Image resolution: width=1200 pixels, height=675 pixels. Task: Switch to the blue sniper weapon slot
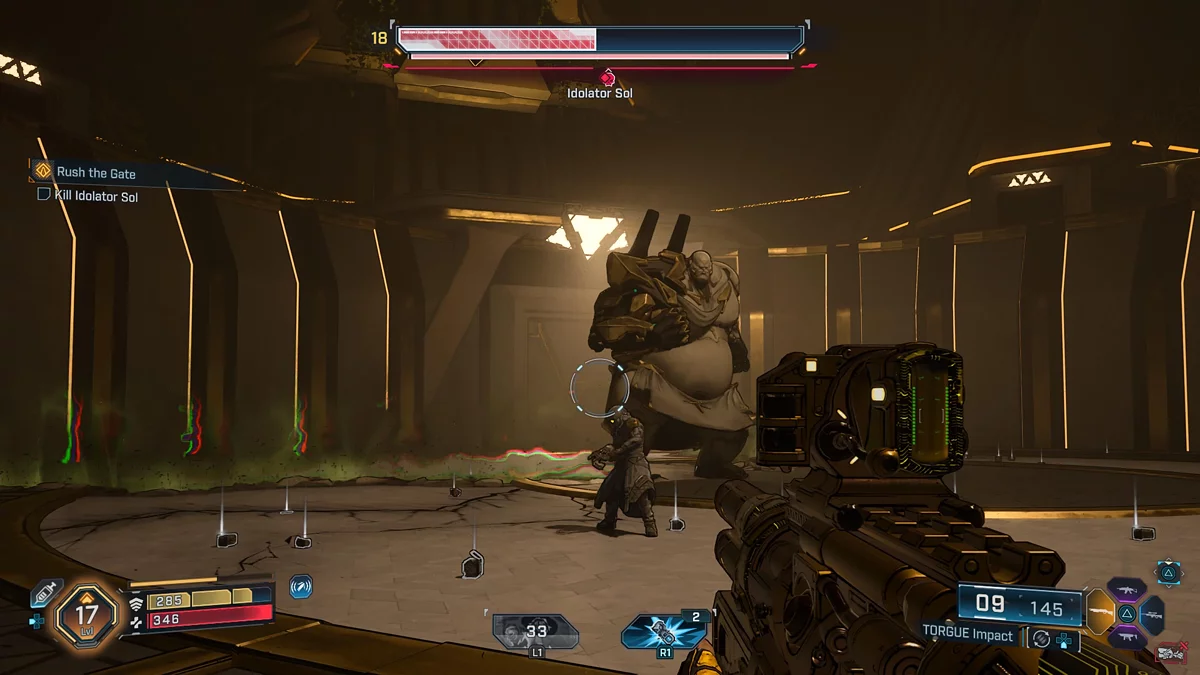(1153, 613)
